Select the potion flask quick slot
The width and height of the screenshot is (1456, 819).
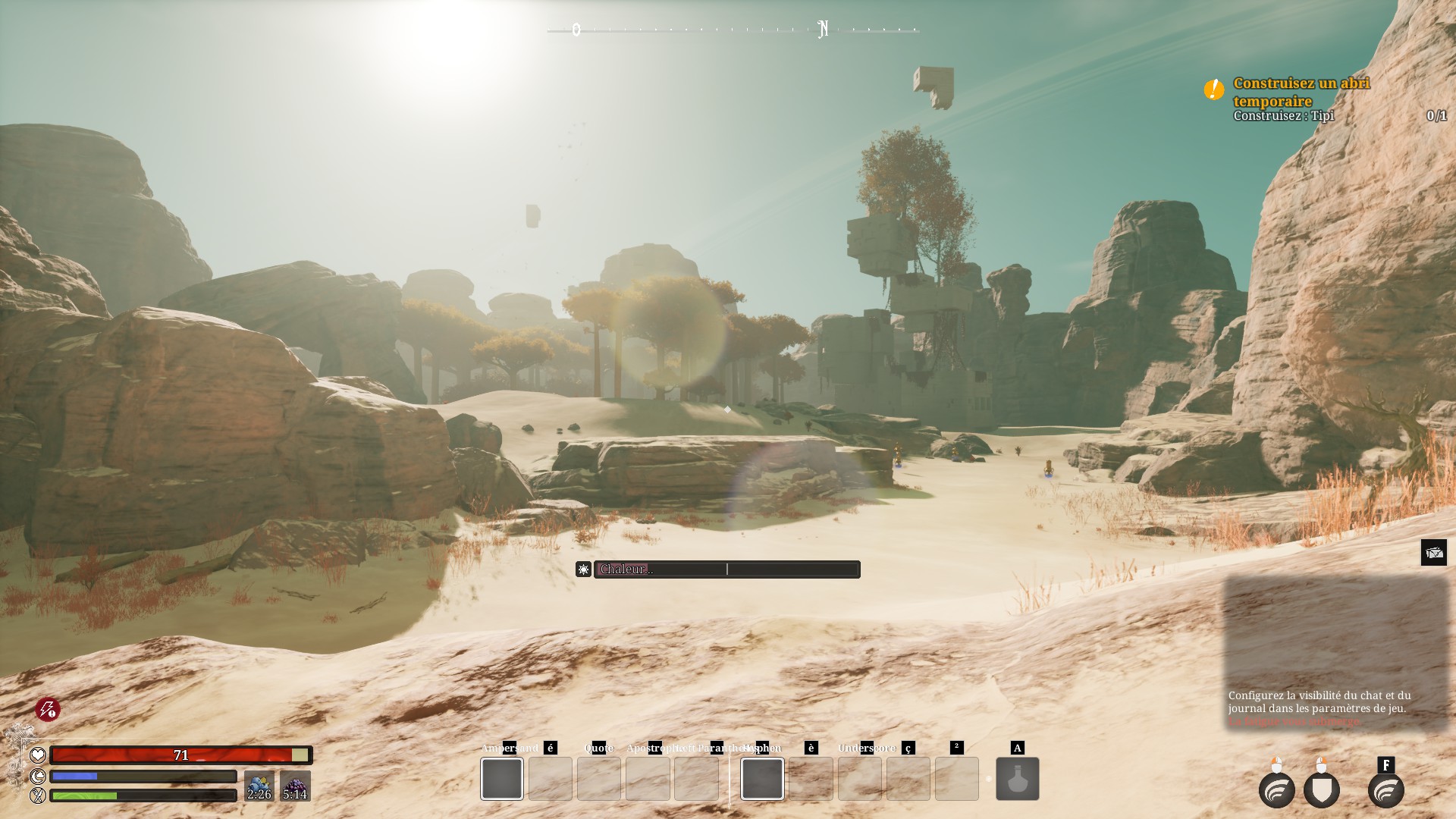click(x=1017, y=779)
